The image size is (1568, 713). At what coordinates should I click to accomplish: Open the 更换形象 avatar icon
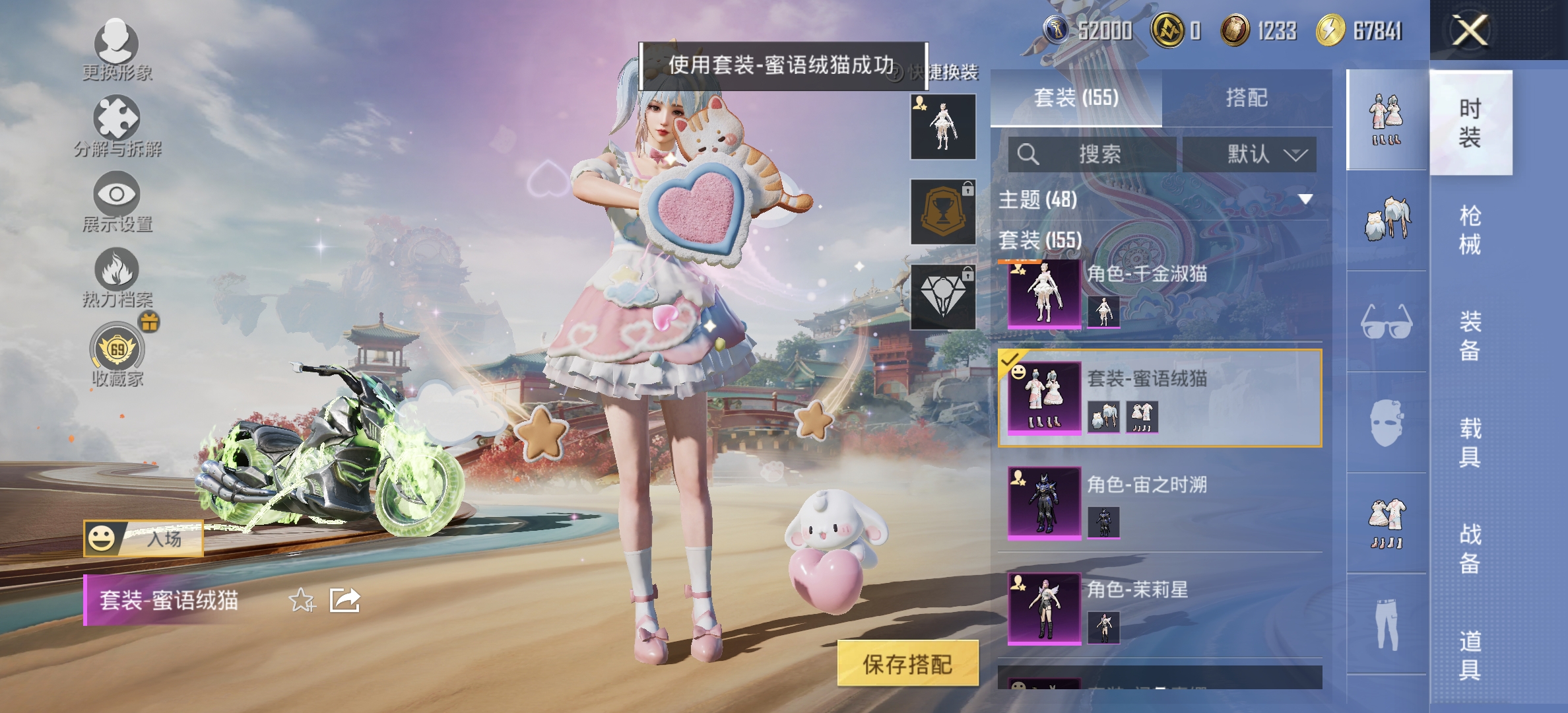[x=115, y=46]
